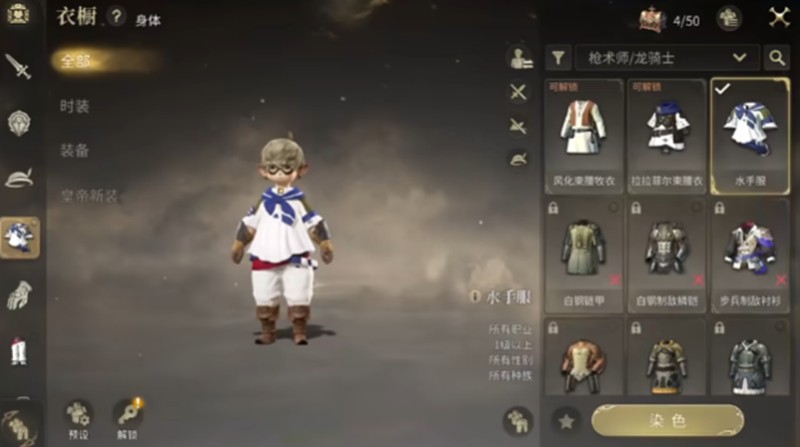This screenshot has height=447, width=800.
Task: Select the sword weapon slot tab
Action: click(19, 67)
